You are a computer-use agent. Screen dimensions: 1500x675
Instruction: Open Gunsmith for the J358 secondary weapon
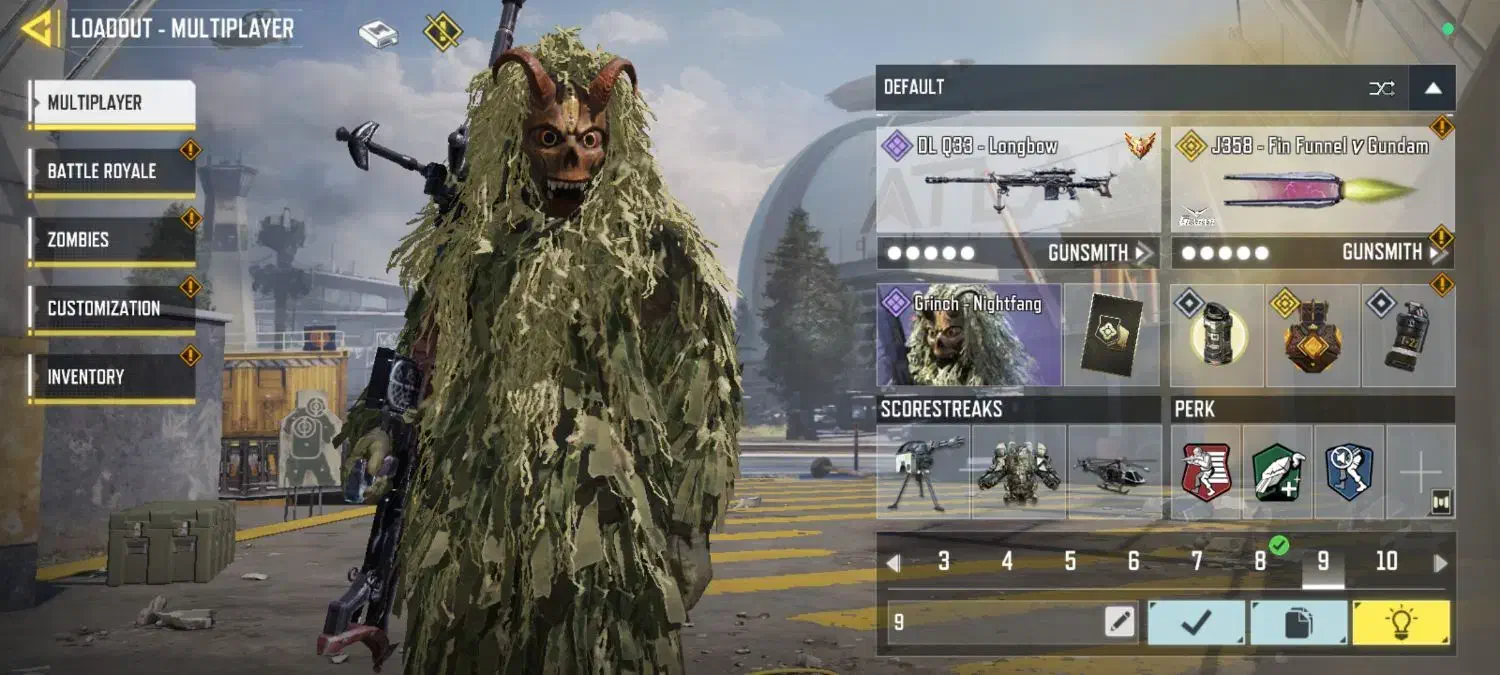[x=1392, y=253]
